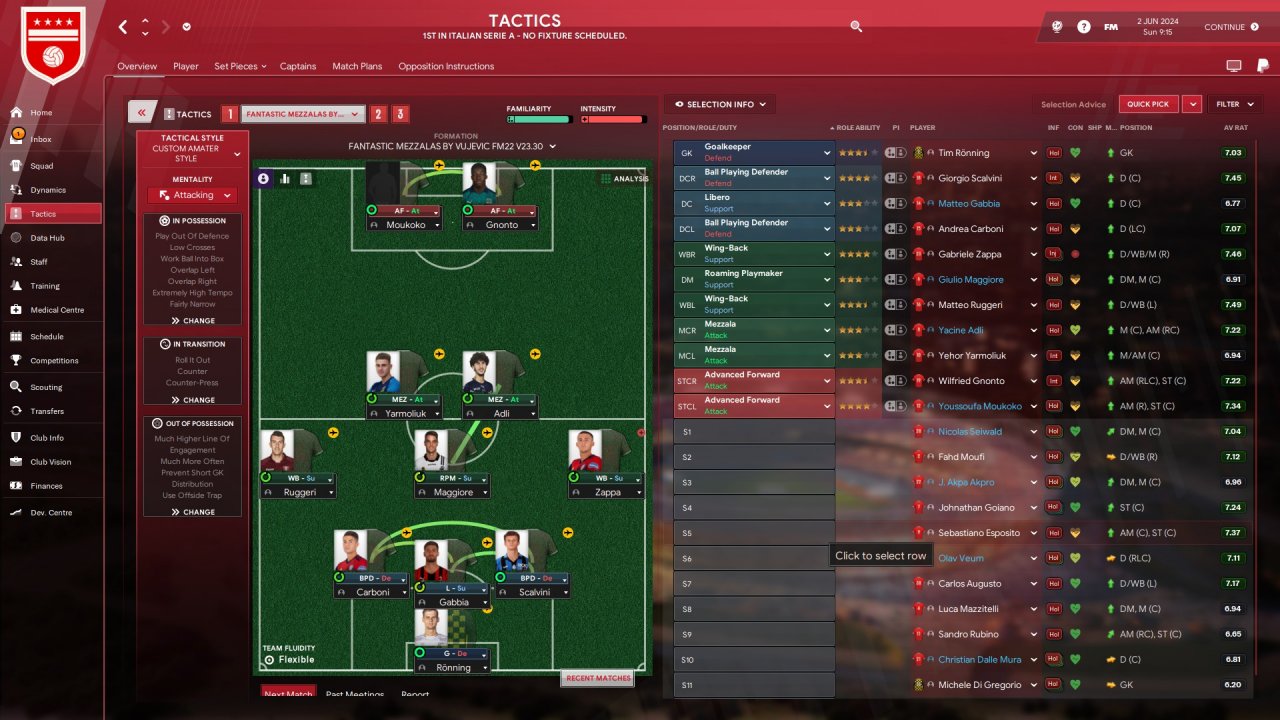This screenshot has width=1280, height=720.
Task: Open the Transfers page
Action: (x=46, y=411)
